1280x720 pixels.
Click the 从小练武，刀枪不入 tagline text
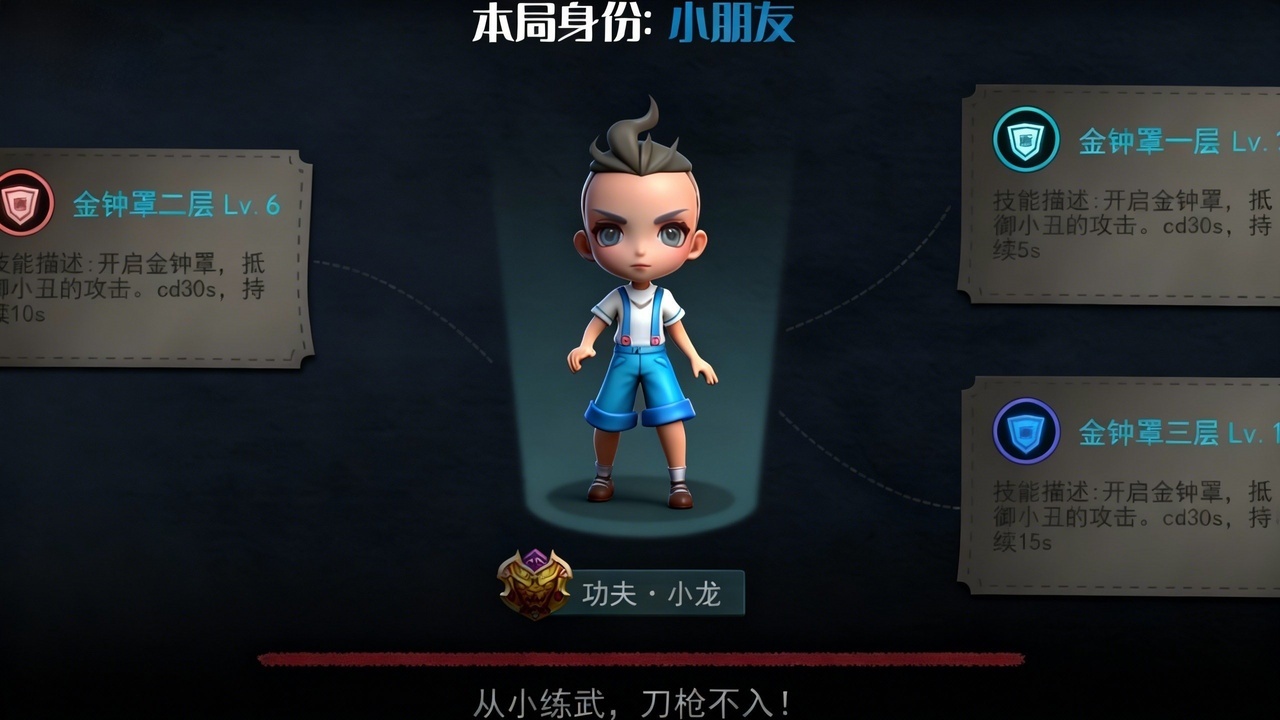640,700
